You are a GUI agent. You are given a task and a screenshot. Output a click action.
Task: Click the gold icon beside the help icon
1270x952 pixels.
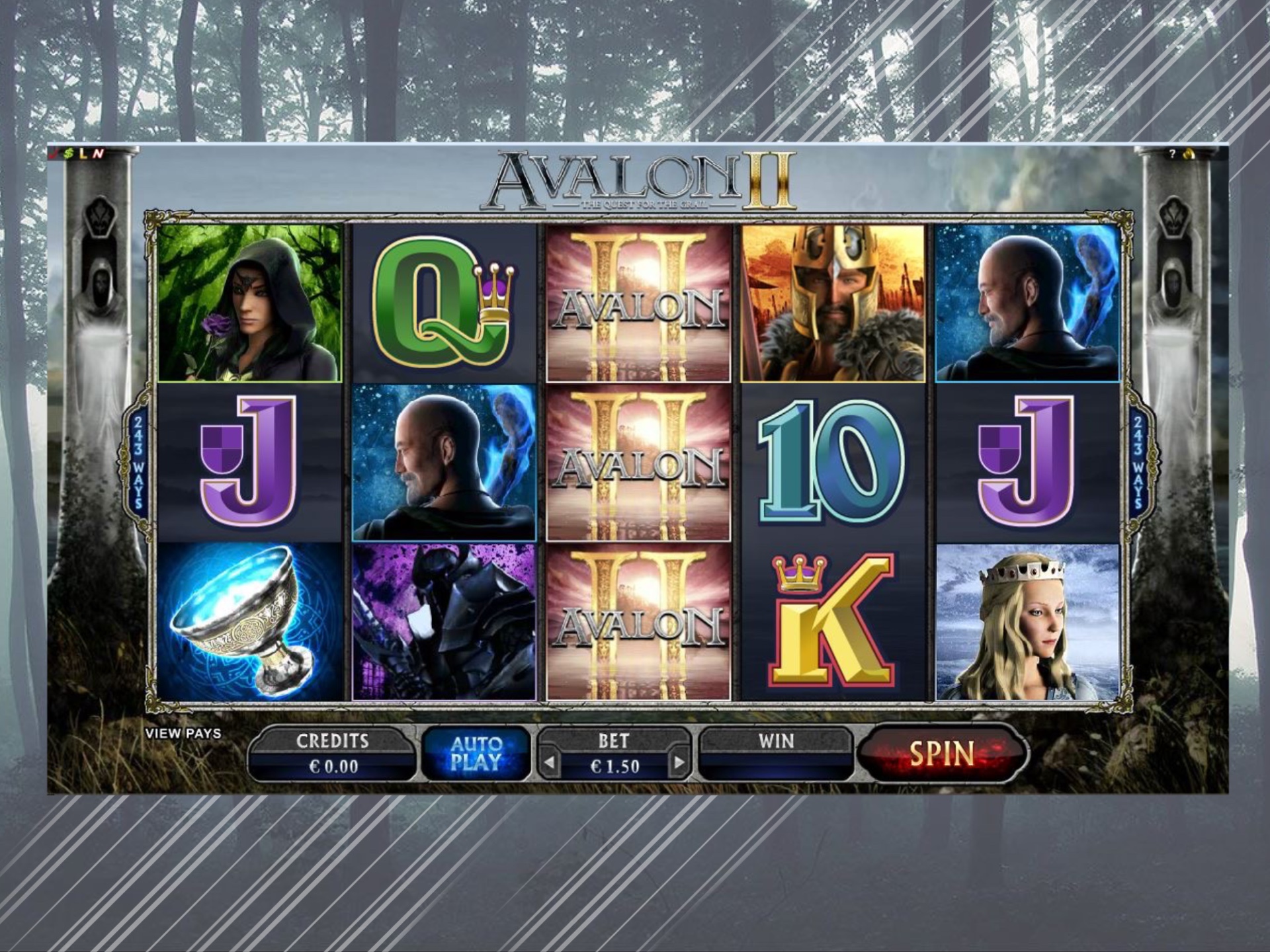pos(1189,153)
